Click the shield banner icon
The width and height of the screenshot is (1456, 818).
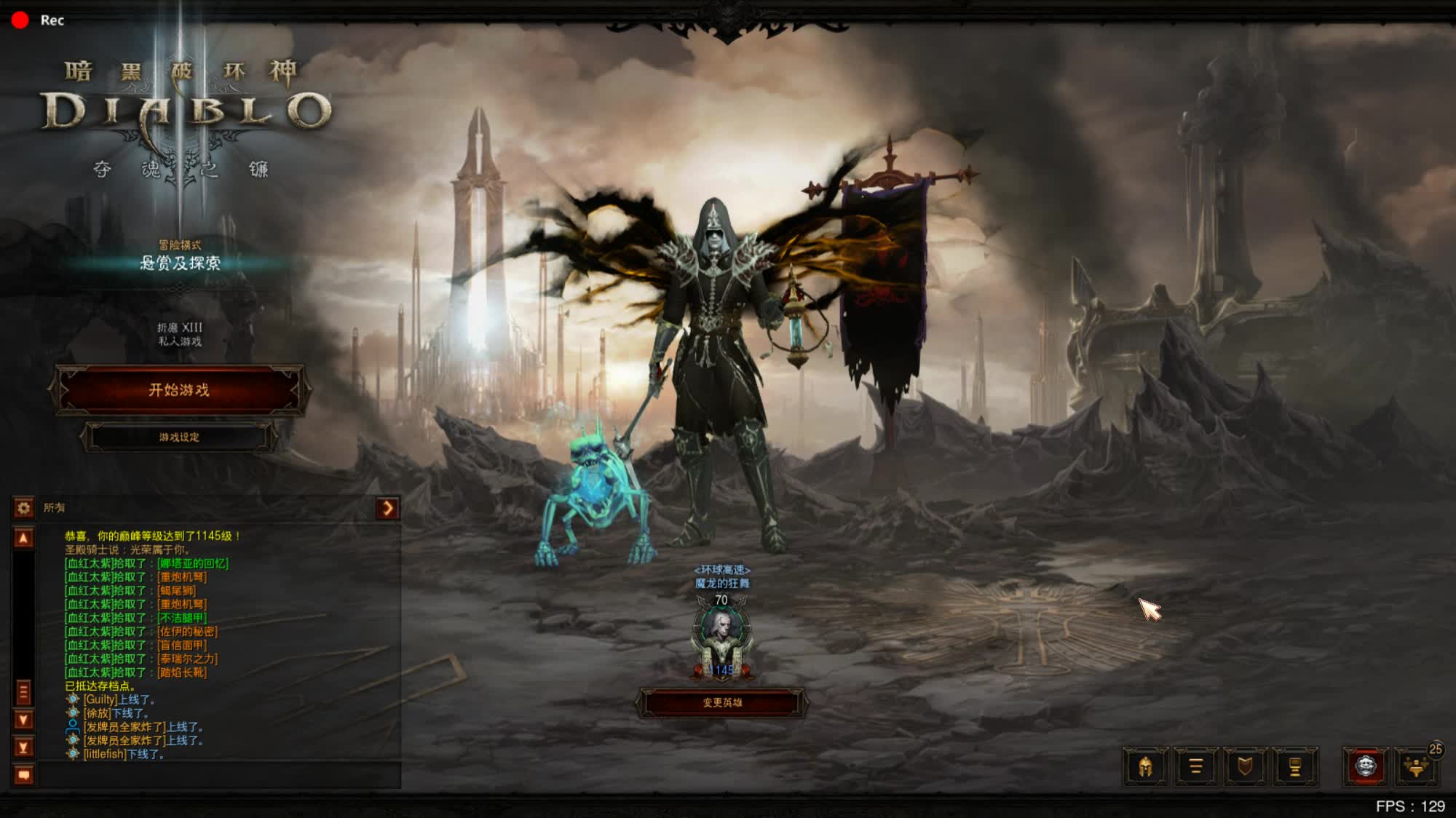pyautogui.click(x=1246, y=766)
